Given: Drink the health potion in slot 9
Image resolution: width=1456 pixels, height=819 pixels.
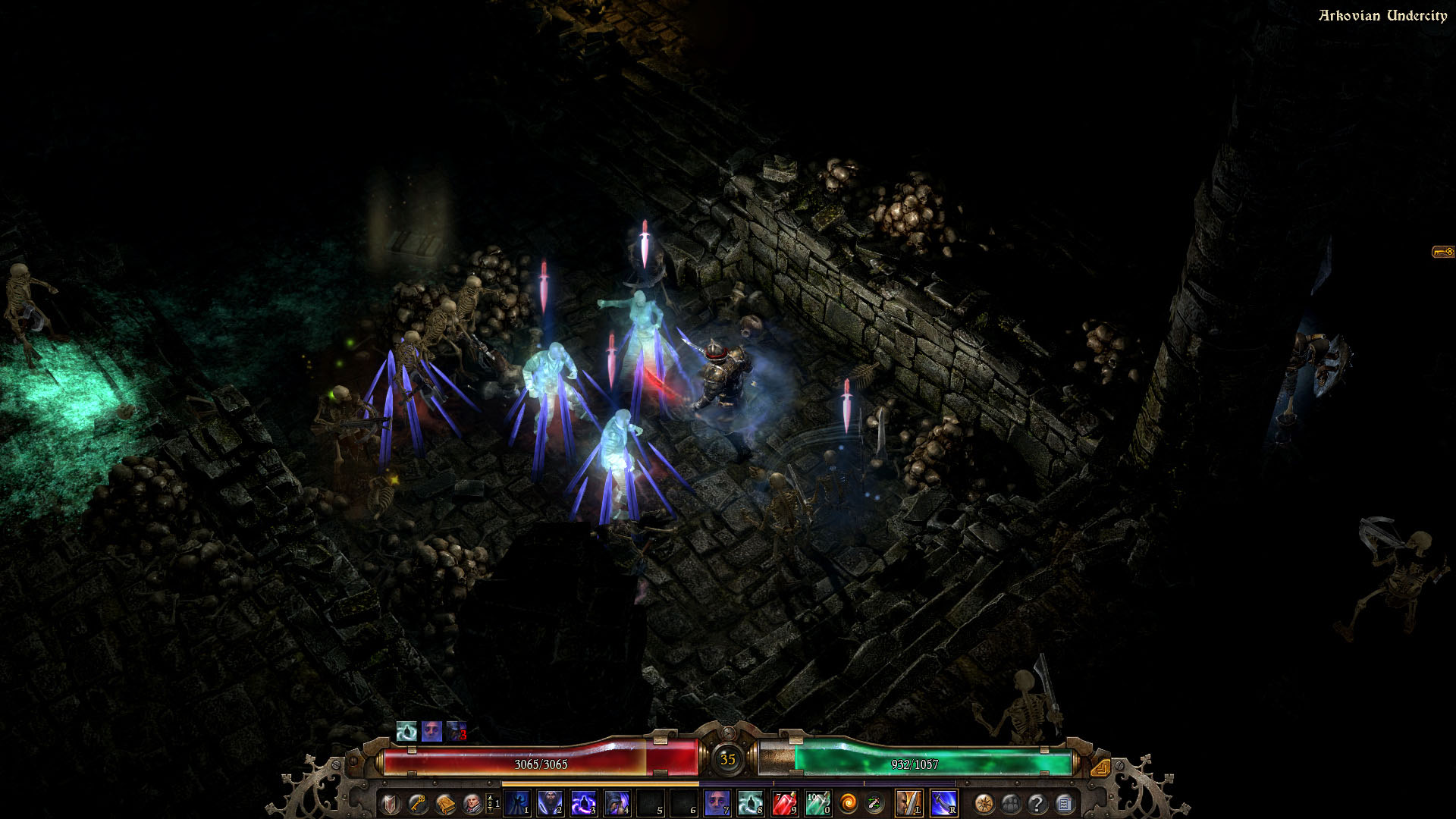Looking at the screenshot, I should [x=786, y=802].
